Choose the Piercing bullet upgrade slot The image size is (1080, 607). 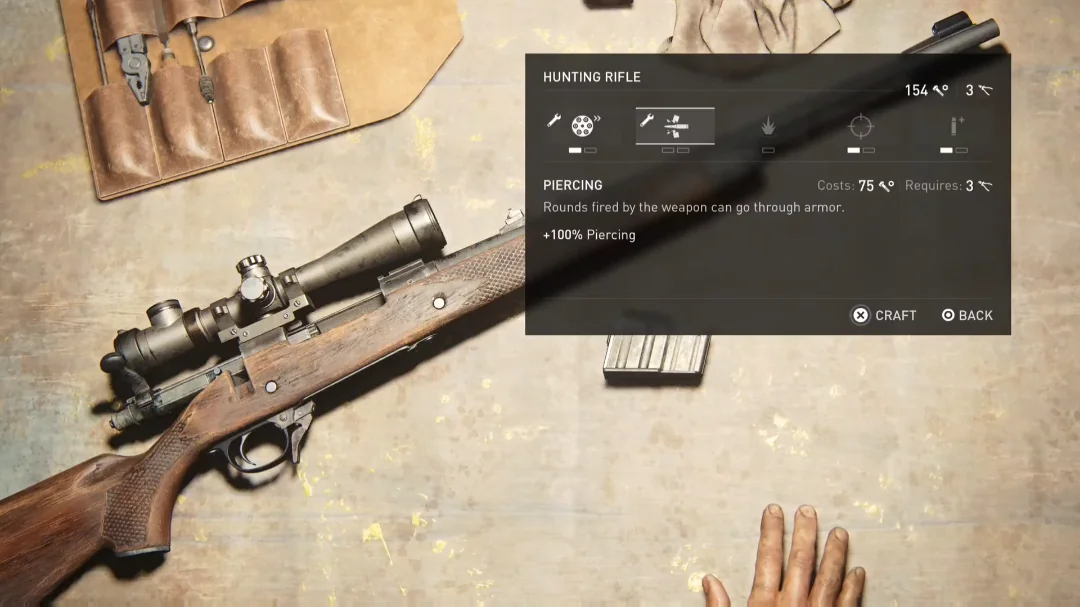click(675, 126)
